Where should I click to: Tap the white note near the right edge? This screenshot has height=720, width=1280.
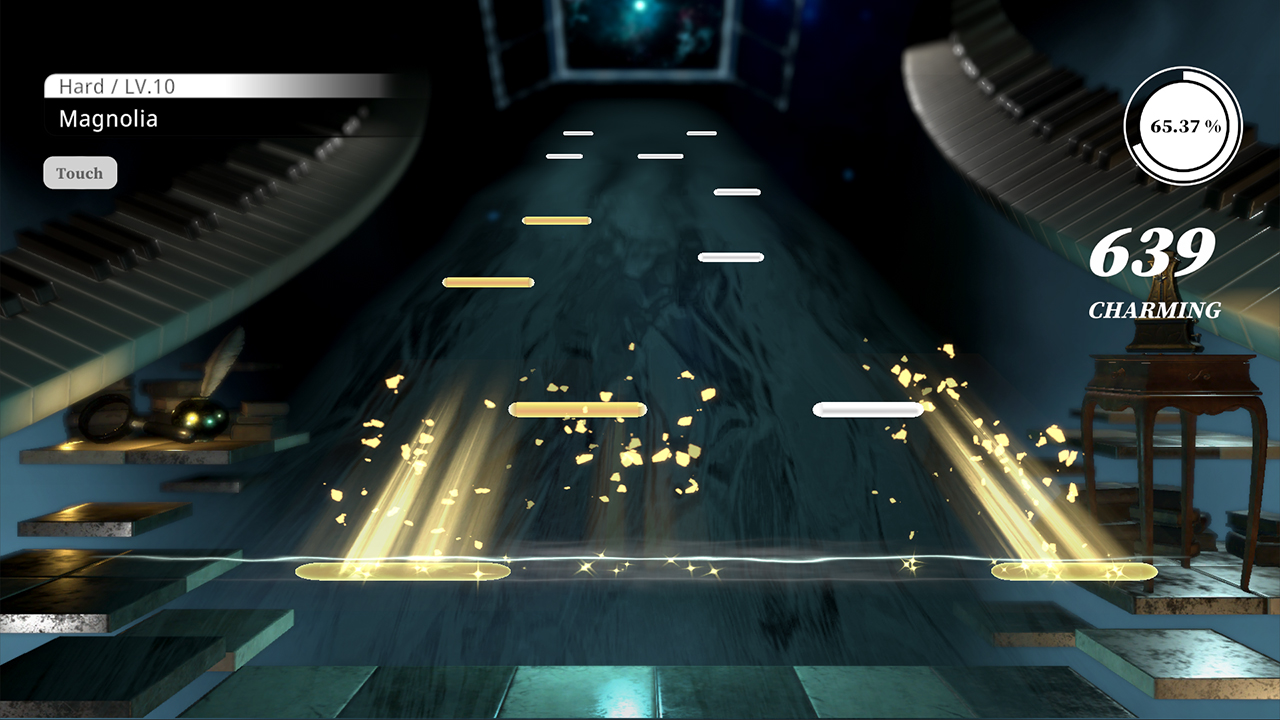click(868, 408)
